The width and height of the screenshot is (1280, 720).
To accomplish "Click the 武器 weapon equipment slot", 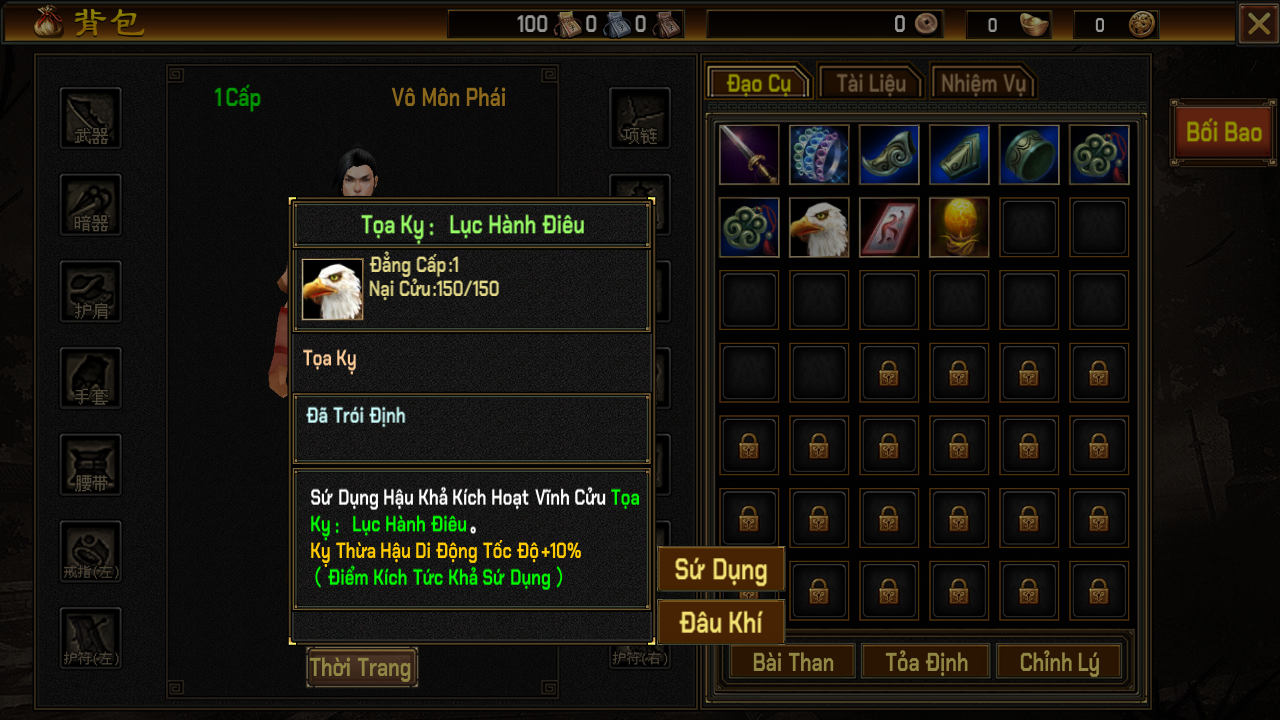I will click(x=91, y=118).
